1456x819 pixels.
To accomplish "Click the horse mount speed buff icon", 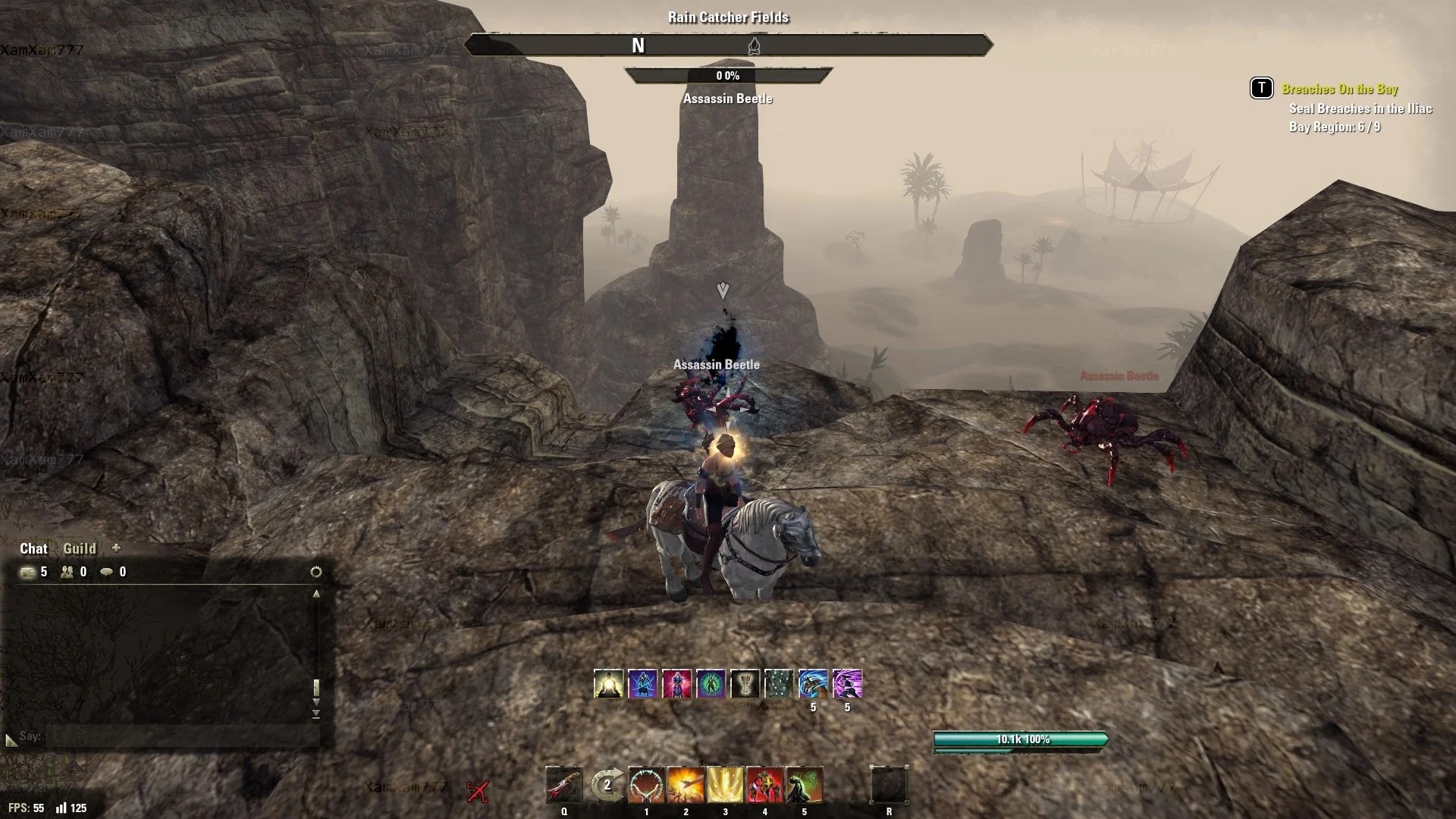I will pyautogui.click(x=813, y=683).
